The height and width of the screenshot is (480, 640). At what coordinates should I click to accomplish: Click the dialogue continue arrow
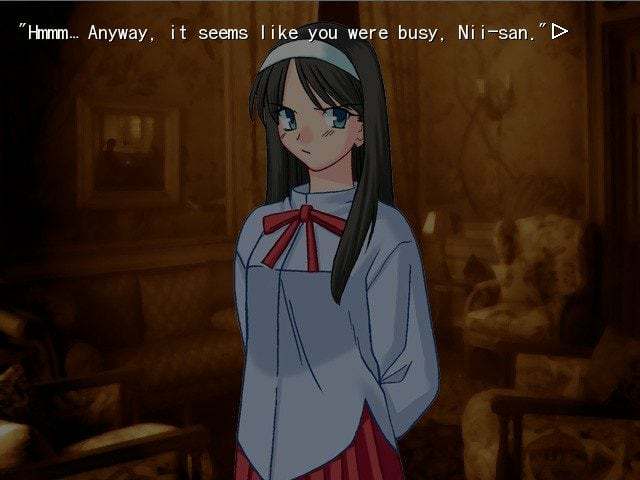[x=560, y=31]
